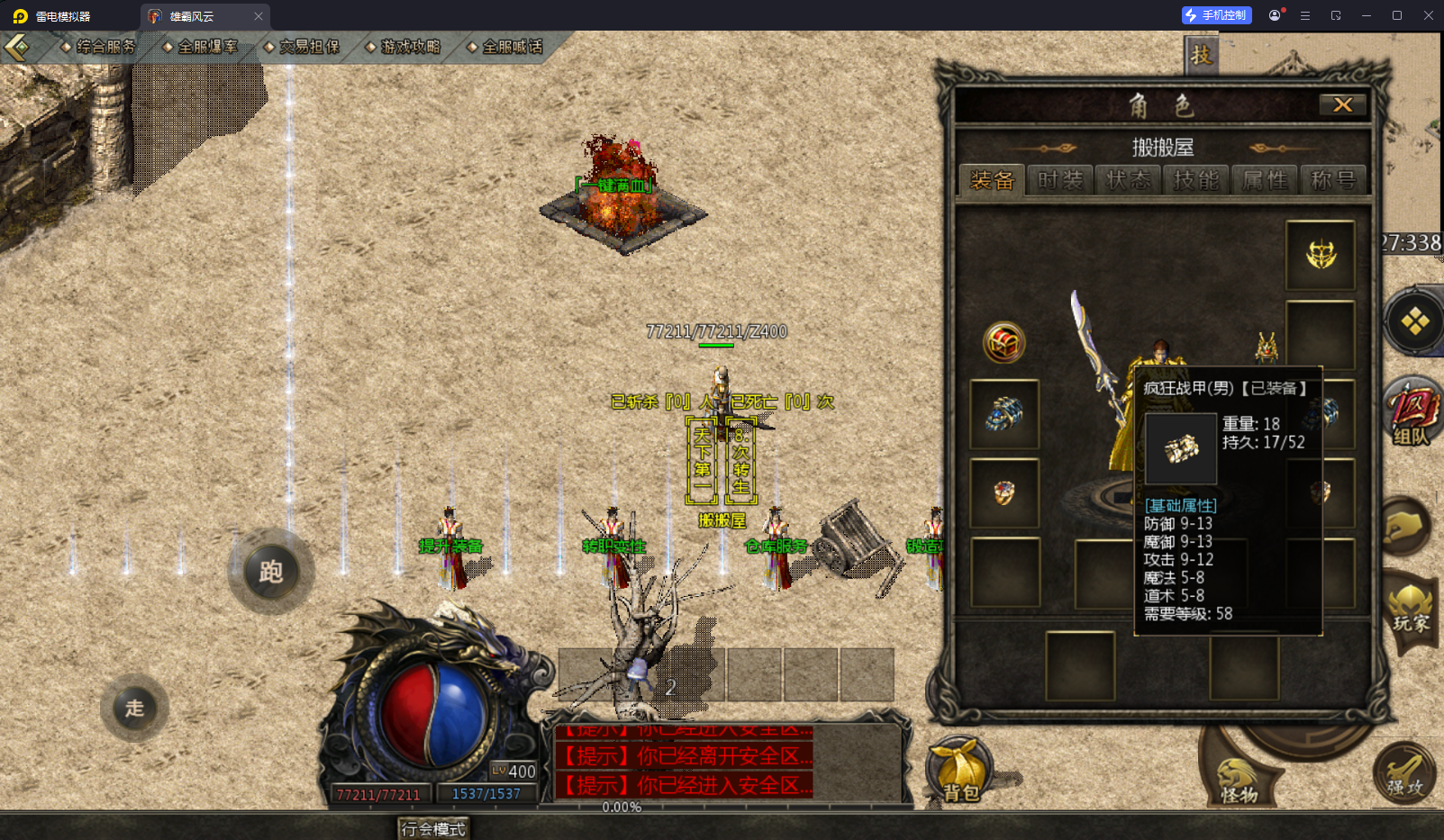Select the helmet equipment slot

pos(1321,255)
